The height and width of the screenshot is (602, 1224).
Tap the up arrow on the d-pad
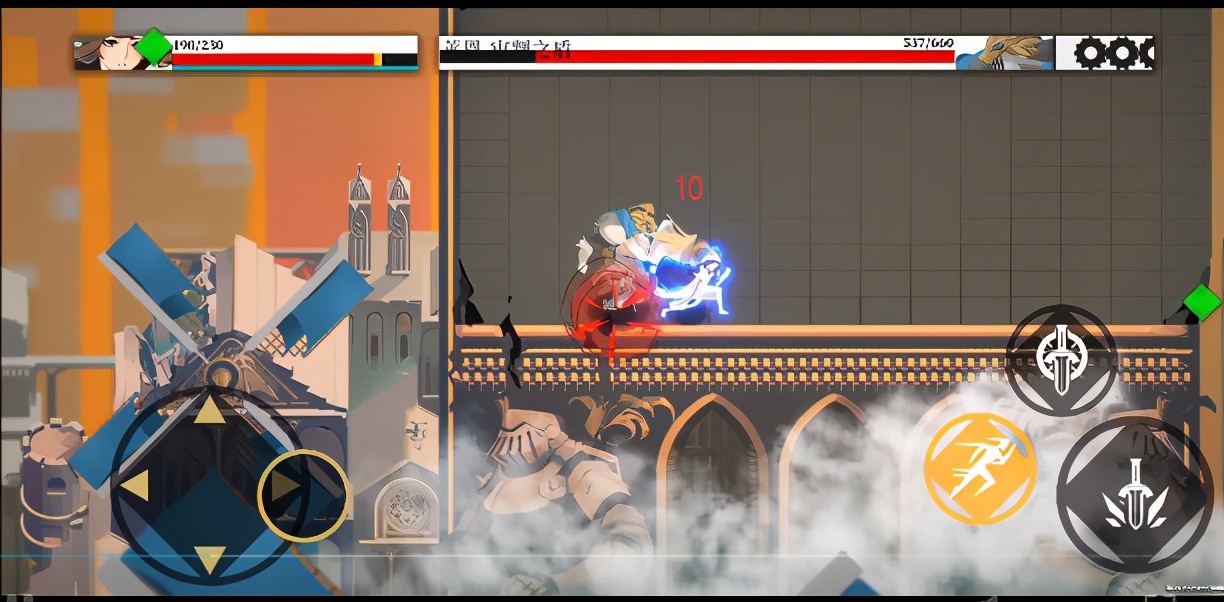pyautogui.click(x=208, y=411)
